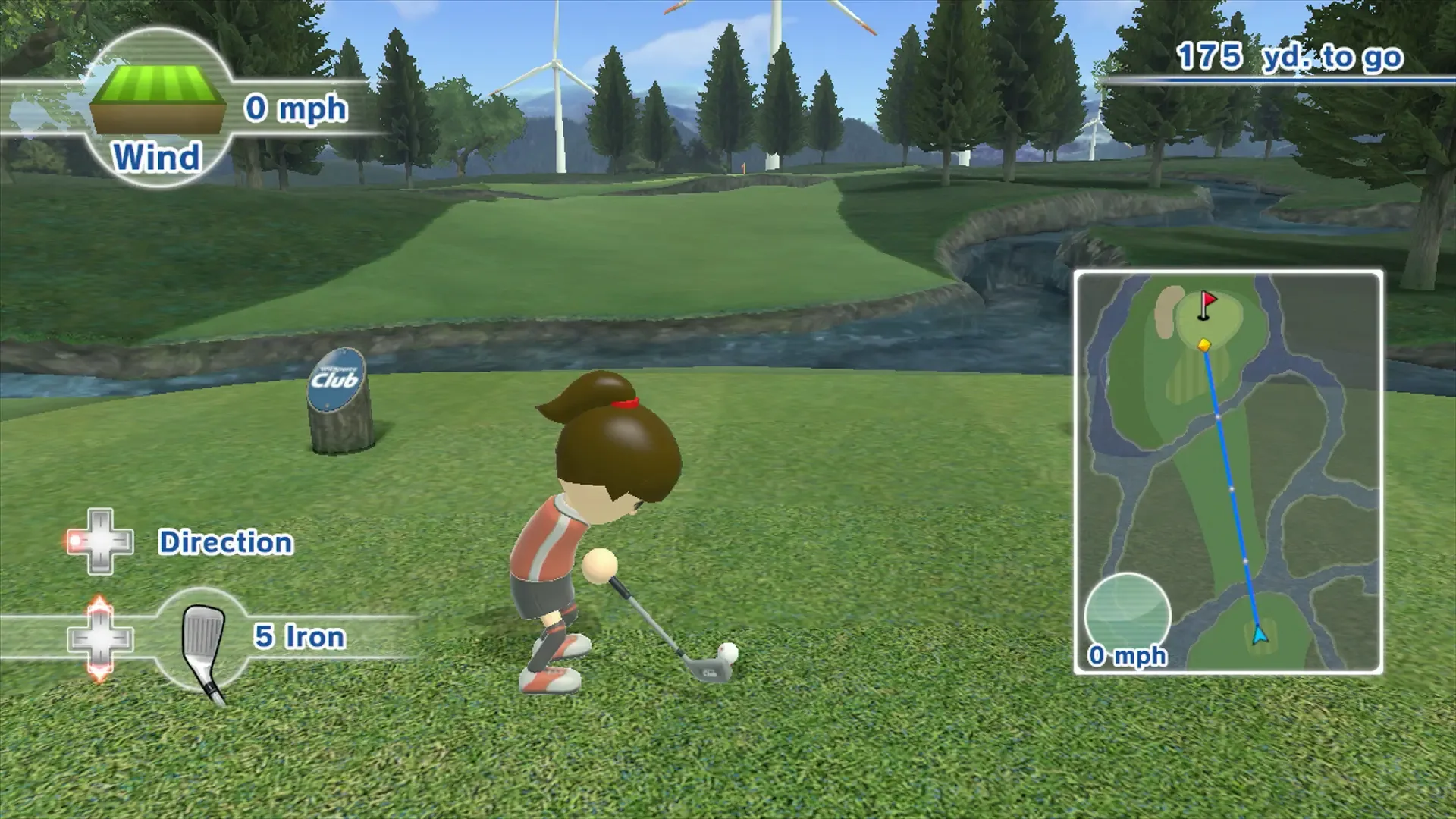
Task: Click the yellow ball marker on the minimap
Action: pos(1203,343)
